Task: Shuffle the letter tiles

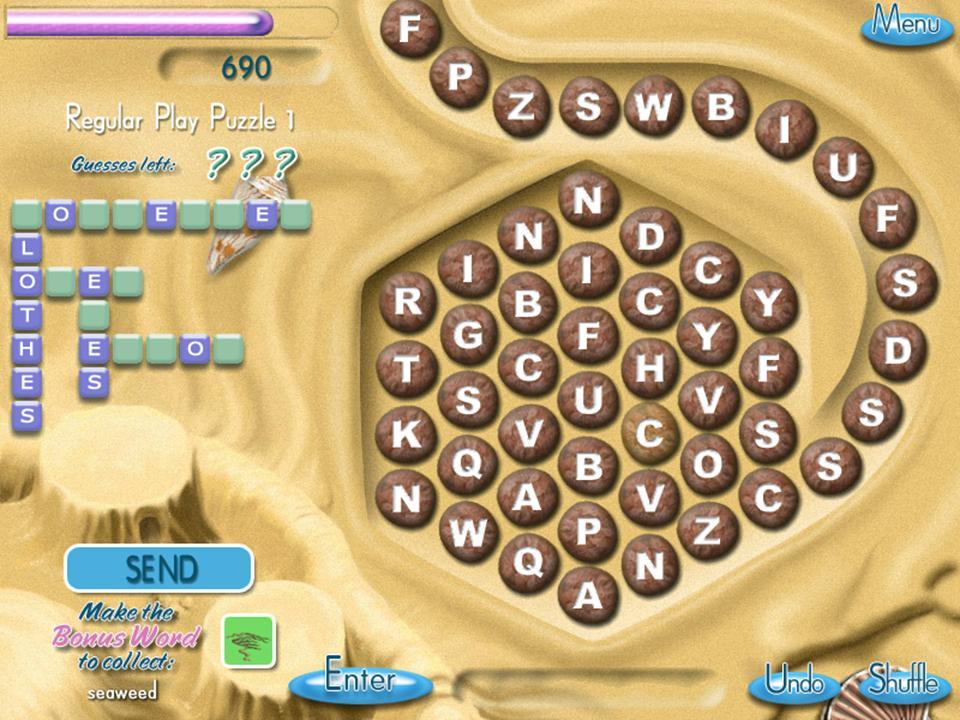Action: click(903, 683)
